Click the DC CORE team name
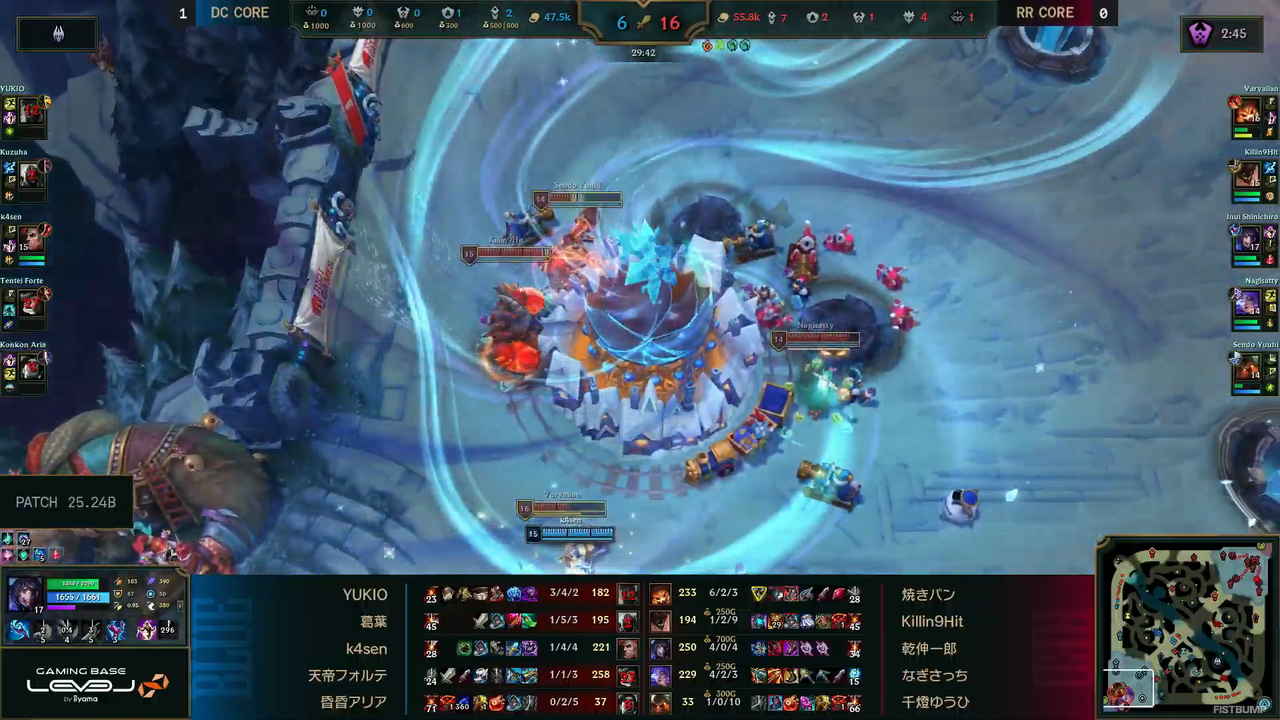1280x720 pixels. click(x=239, y=13)
